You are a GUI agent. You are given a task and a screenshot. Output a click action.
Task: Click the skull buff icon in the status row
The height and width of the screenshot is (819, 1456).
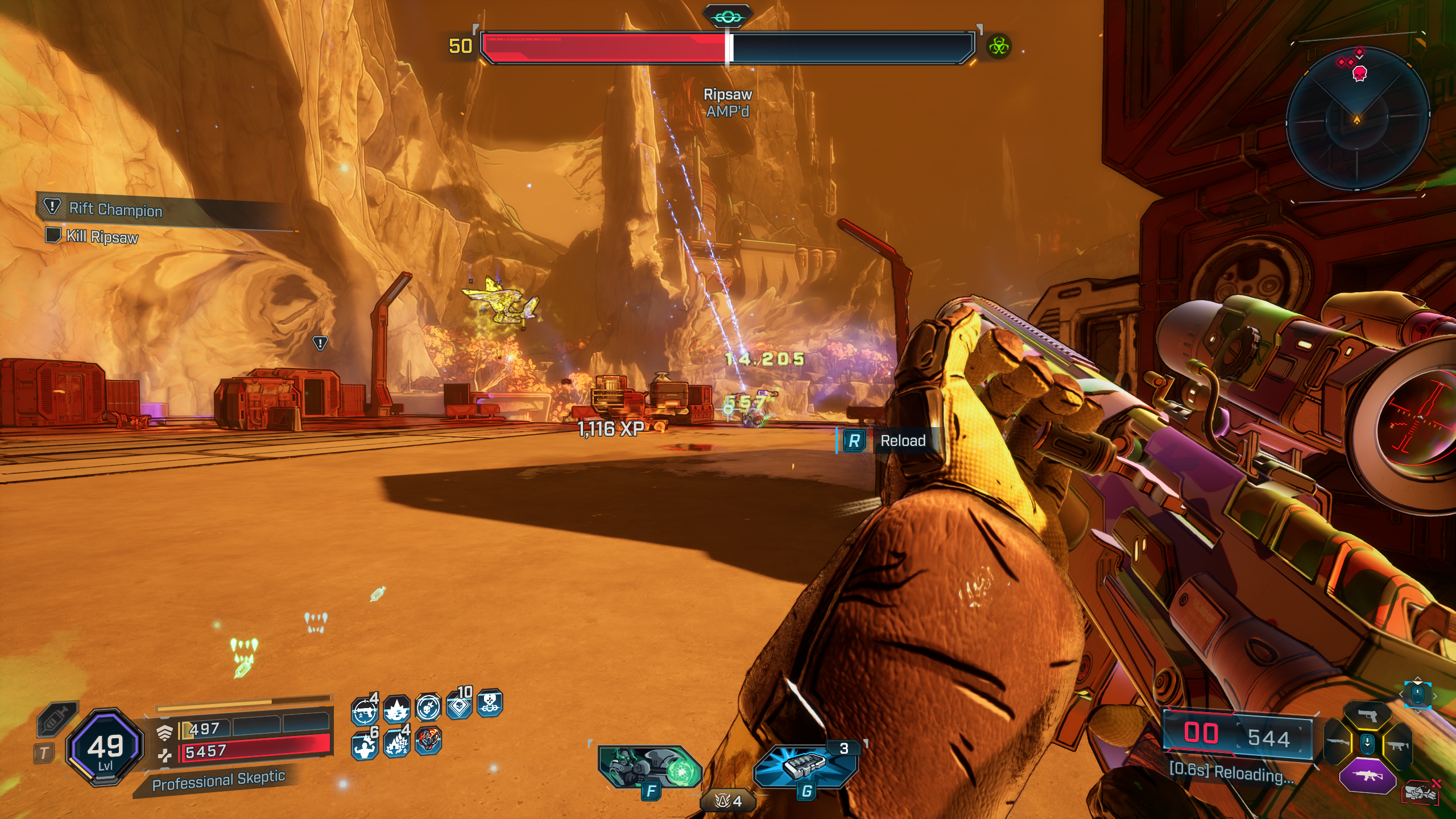coord(428,709)
